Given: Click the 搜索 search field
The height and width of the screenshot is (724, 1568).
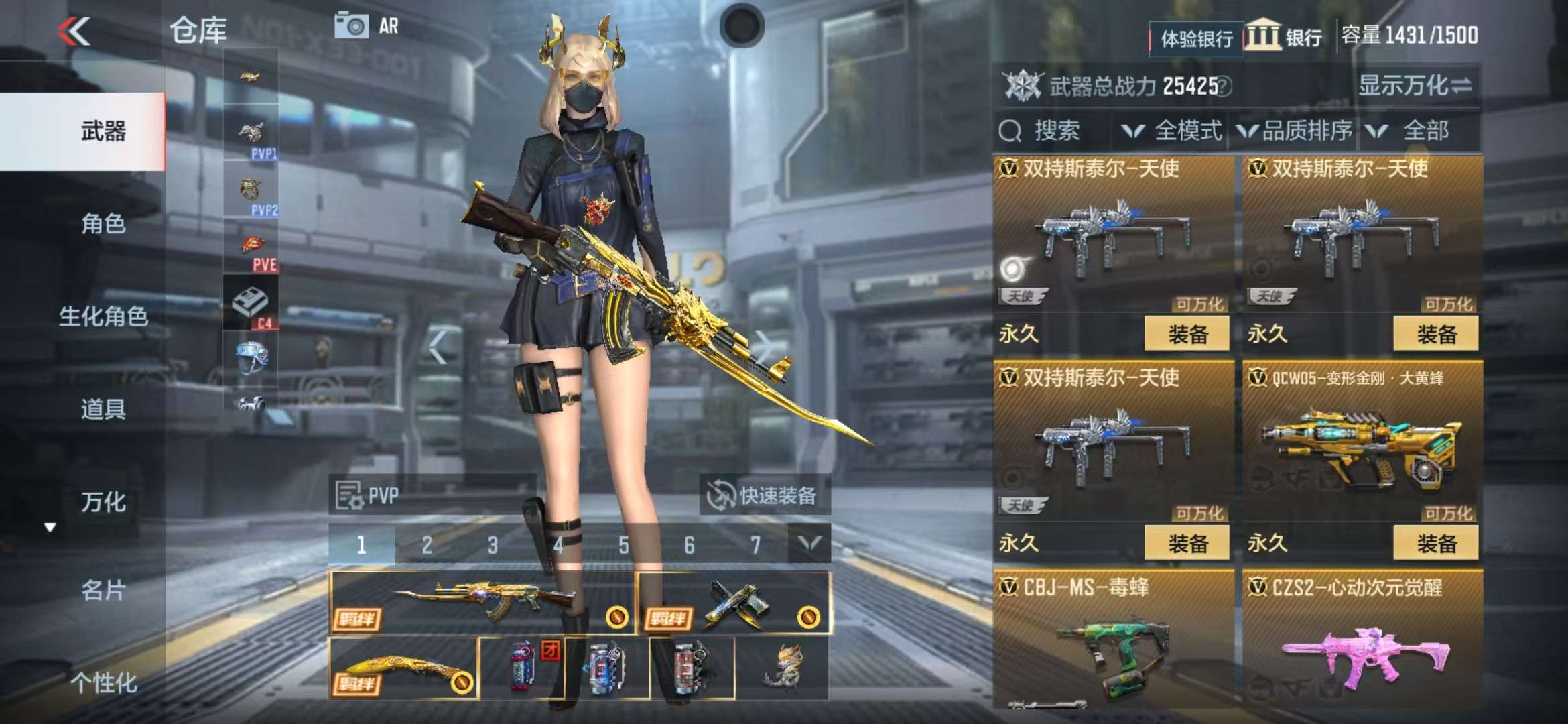Looking at the screenshot, I should 1055,131.
